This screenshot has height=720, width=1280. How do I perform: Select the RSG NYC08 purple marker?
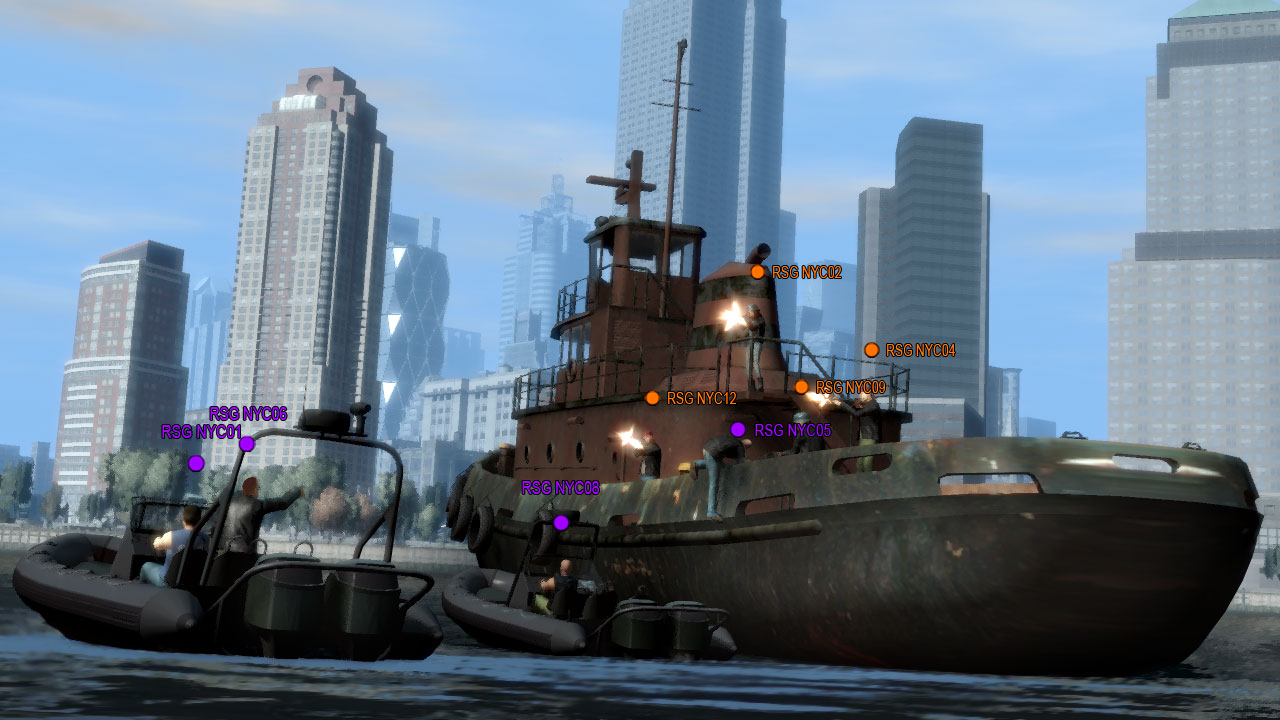(561, 522)
